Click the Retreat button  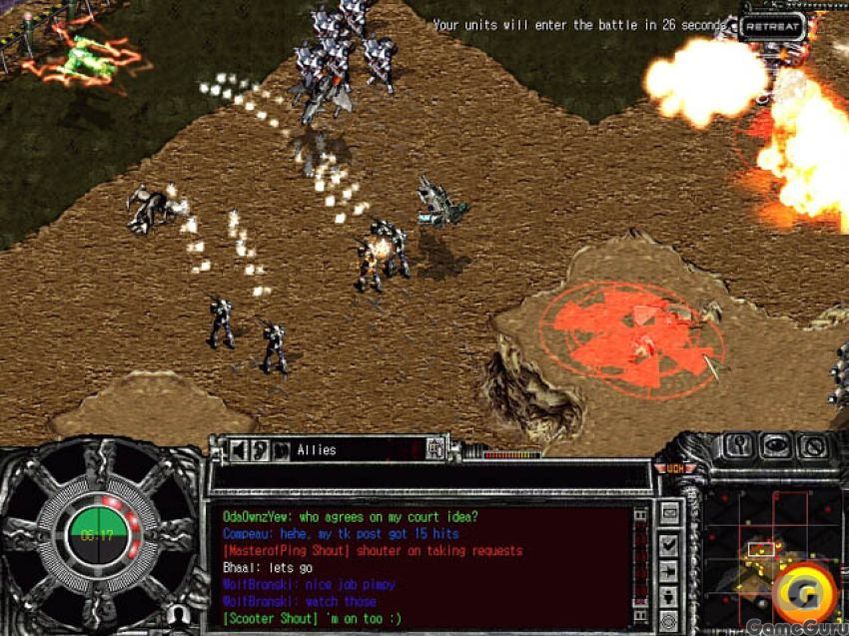click(x=773, y=26)
